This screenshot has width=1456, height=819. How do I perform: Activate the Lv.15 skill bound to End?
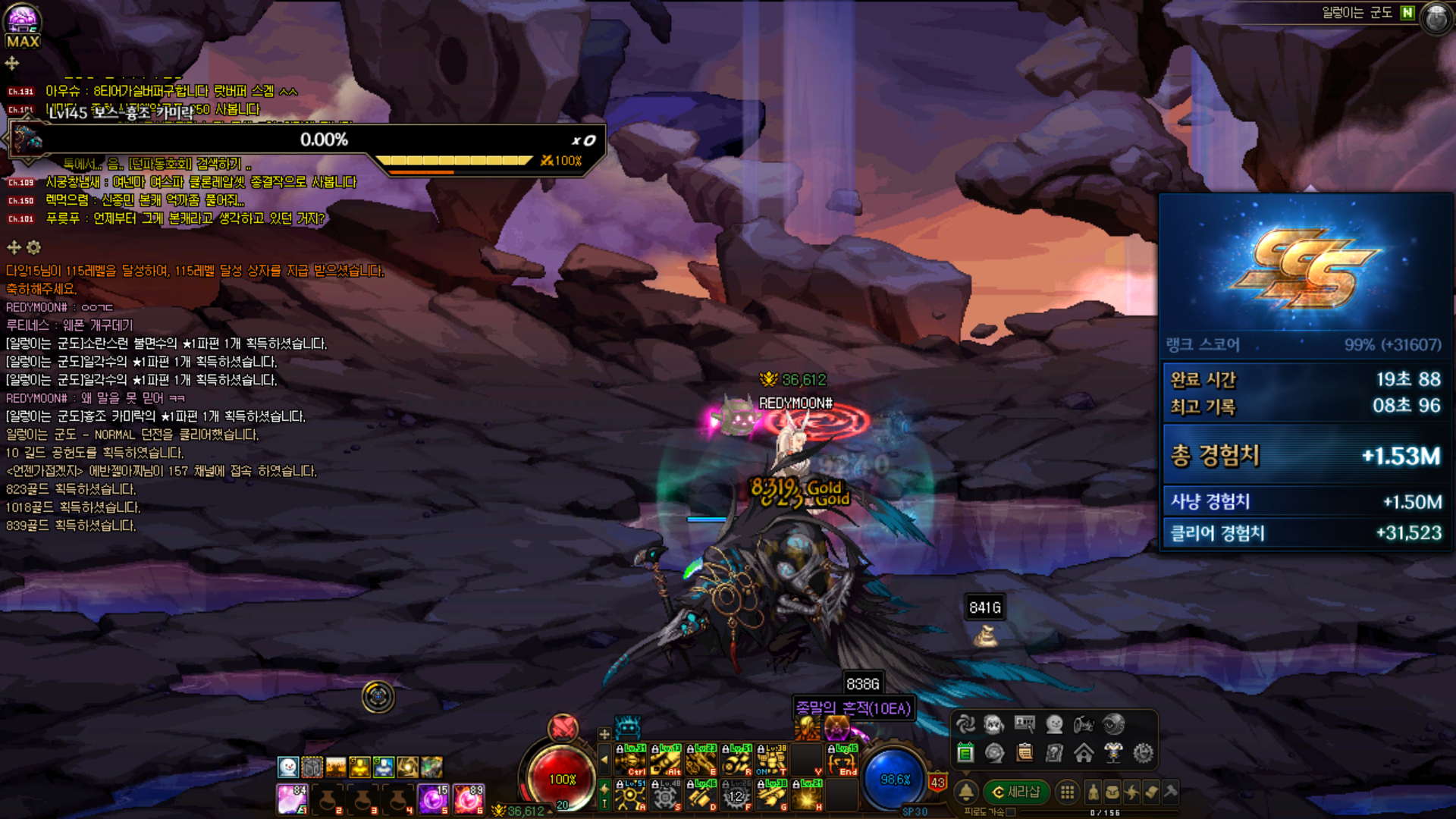point(843,760)
